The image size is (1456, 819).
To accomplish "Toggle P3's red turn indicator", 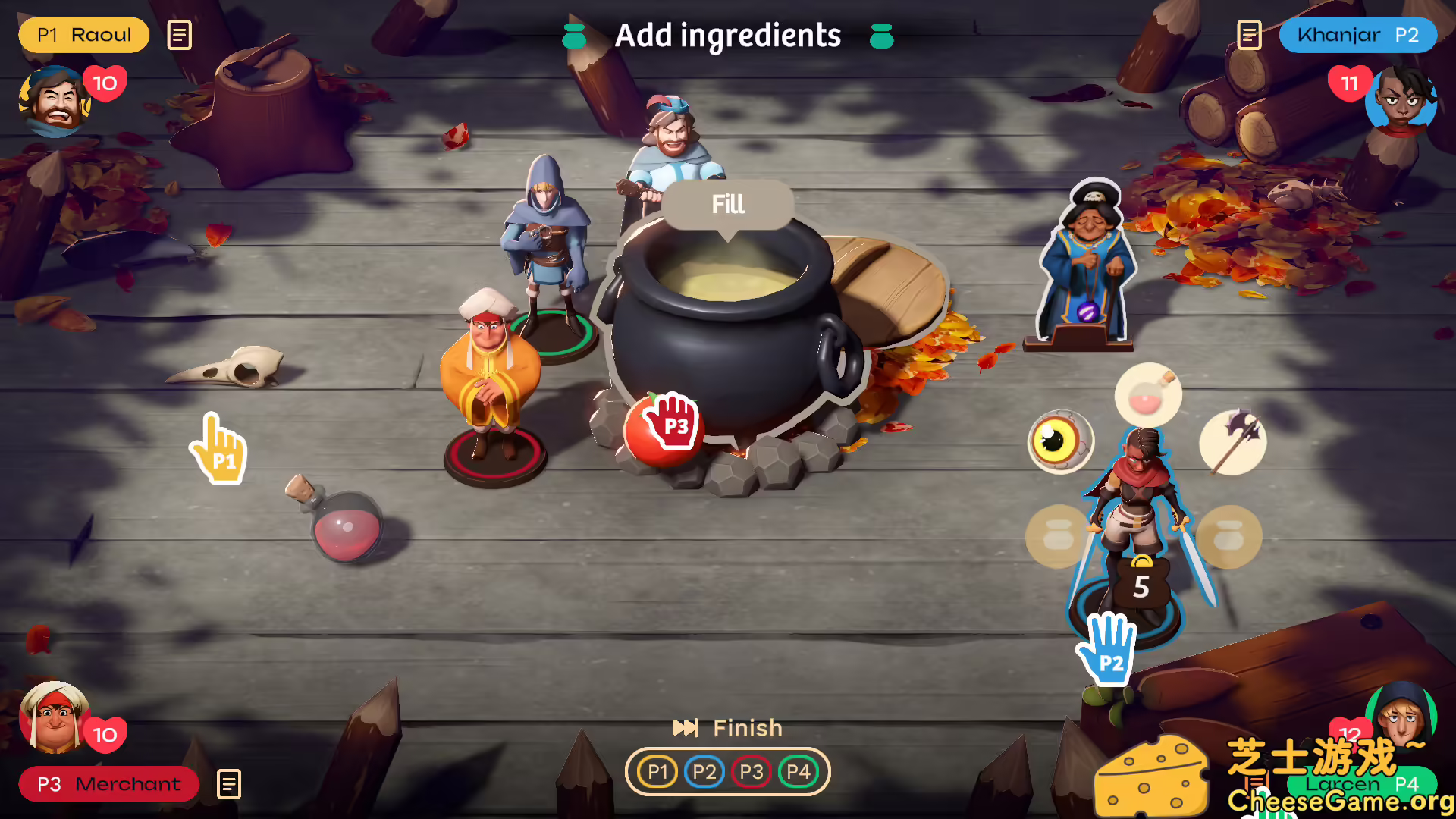I will 752,771.
